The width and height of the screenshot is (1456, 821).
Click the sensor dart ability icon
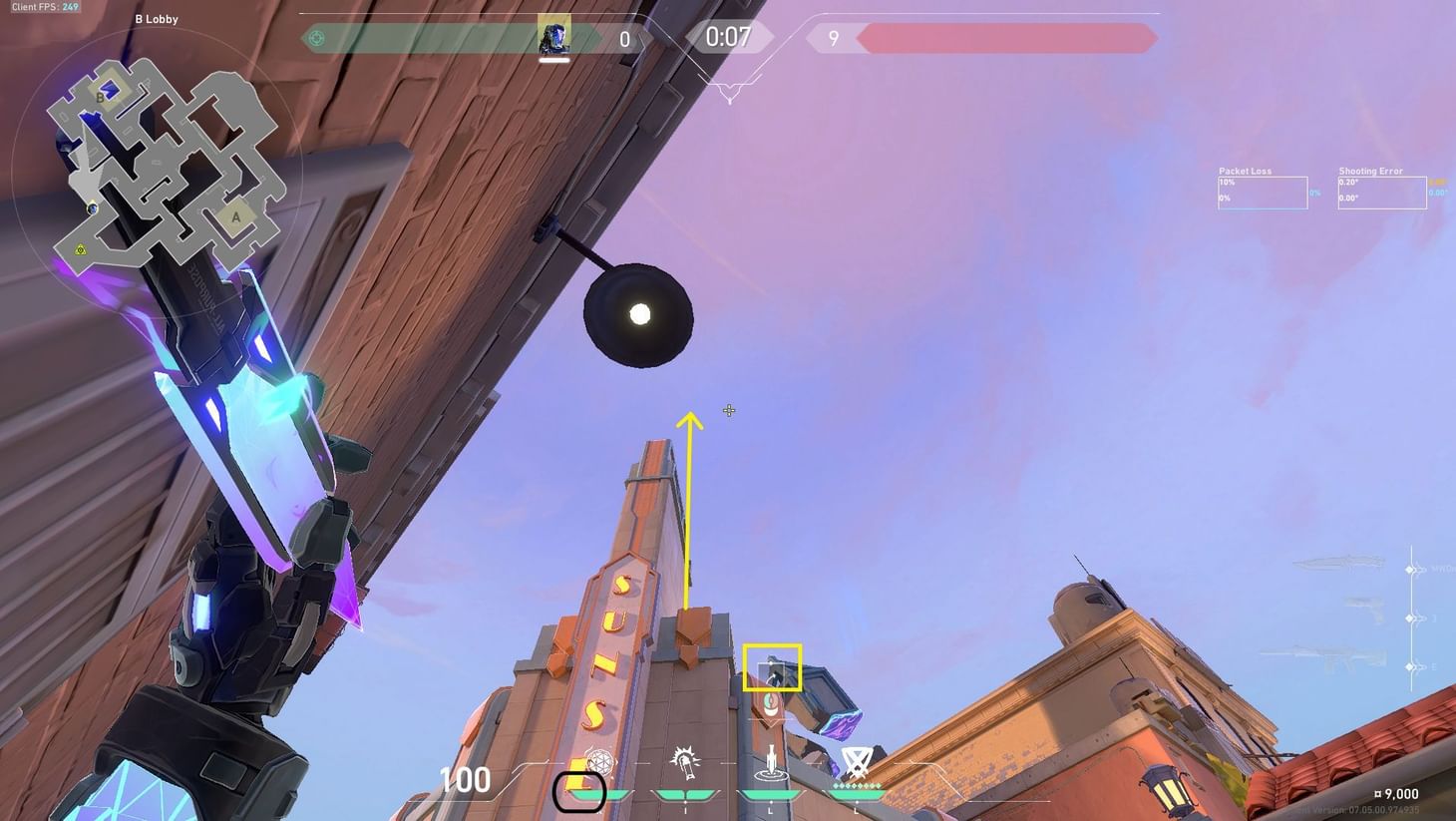[770, 762]
